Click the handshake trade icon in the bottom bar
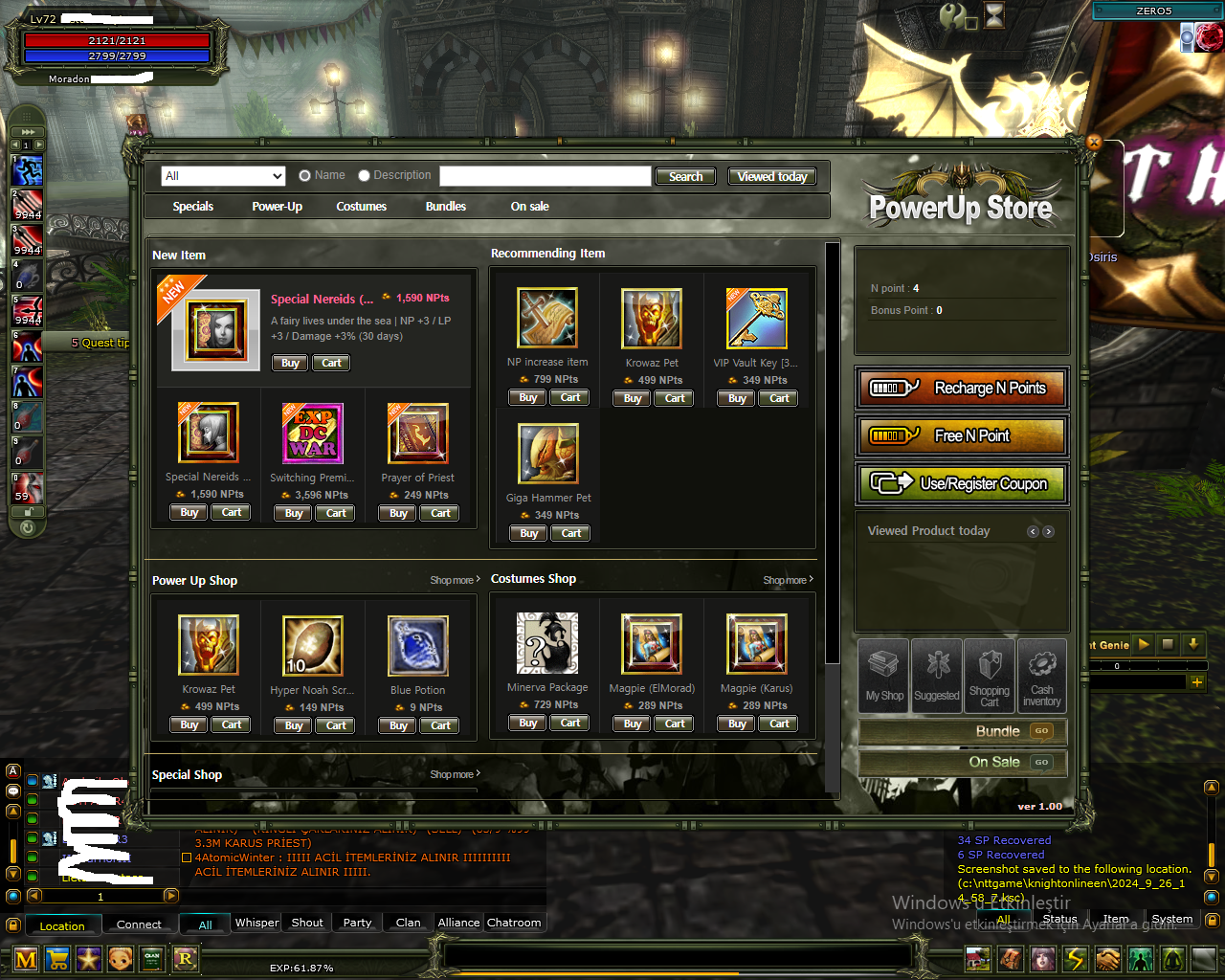1225x980 pixels. pyautogui.click(x=1107, y=959)
